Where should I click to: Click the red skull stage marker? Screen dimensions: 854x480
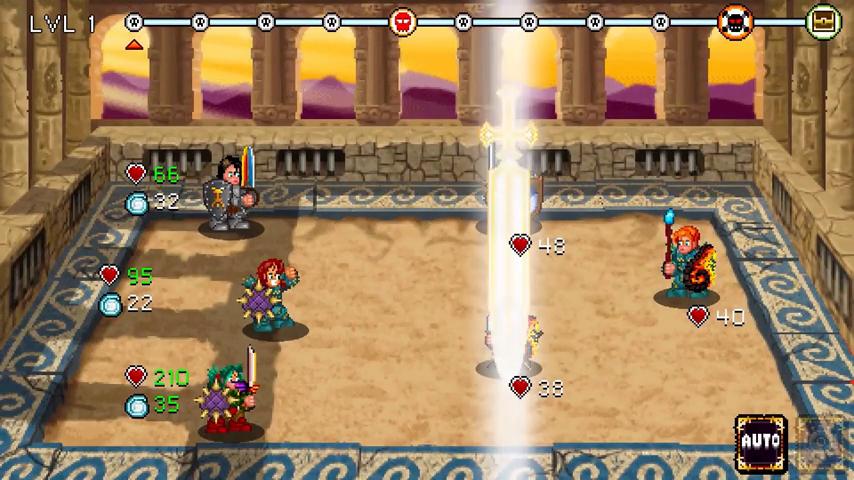click(402, 20)
